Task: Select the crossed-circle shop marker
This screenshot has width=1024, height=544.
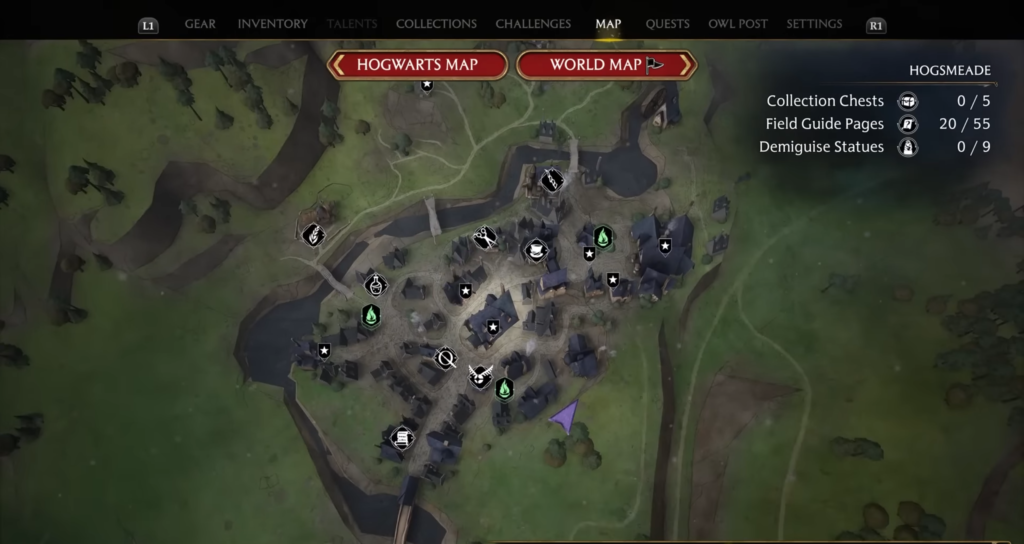Action: [445, 357]
